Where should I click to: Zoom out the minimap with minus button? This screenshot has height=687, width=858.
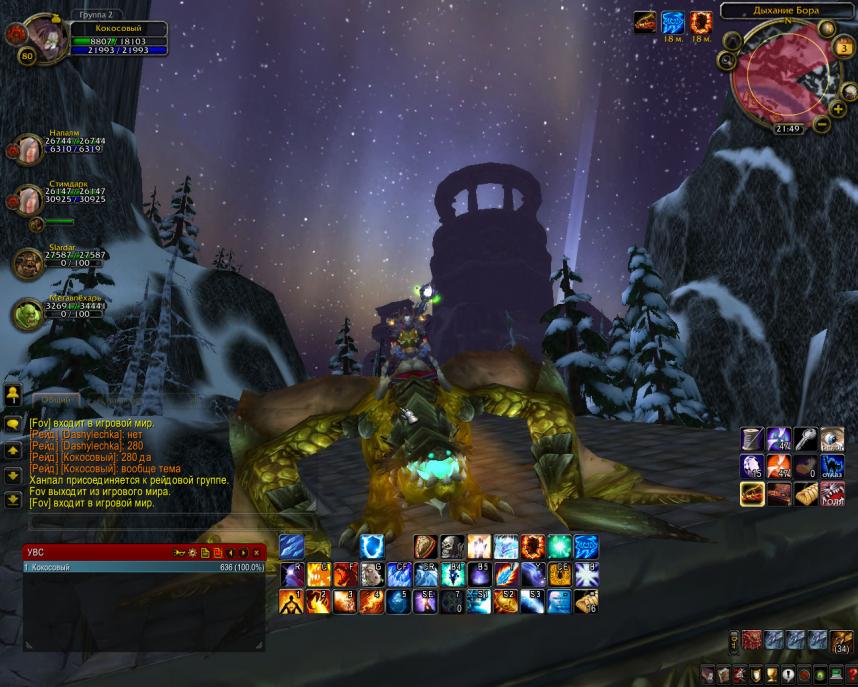point(821,125)
